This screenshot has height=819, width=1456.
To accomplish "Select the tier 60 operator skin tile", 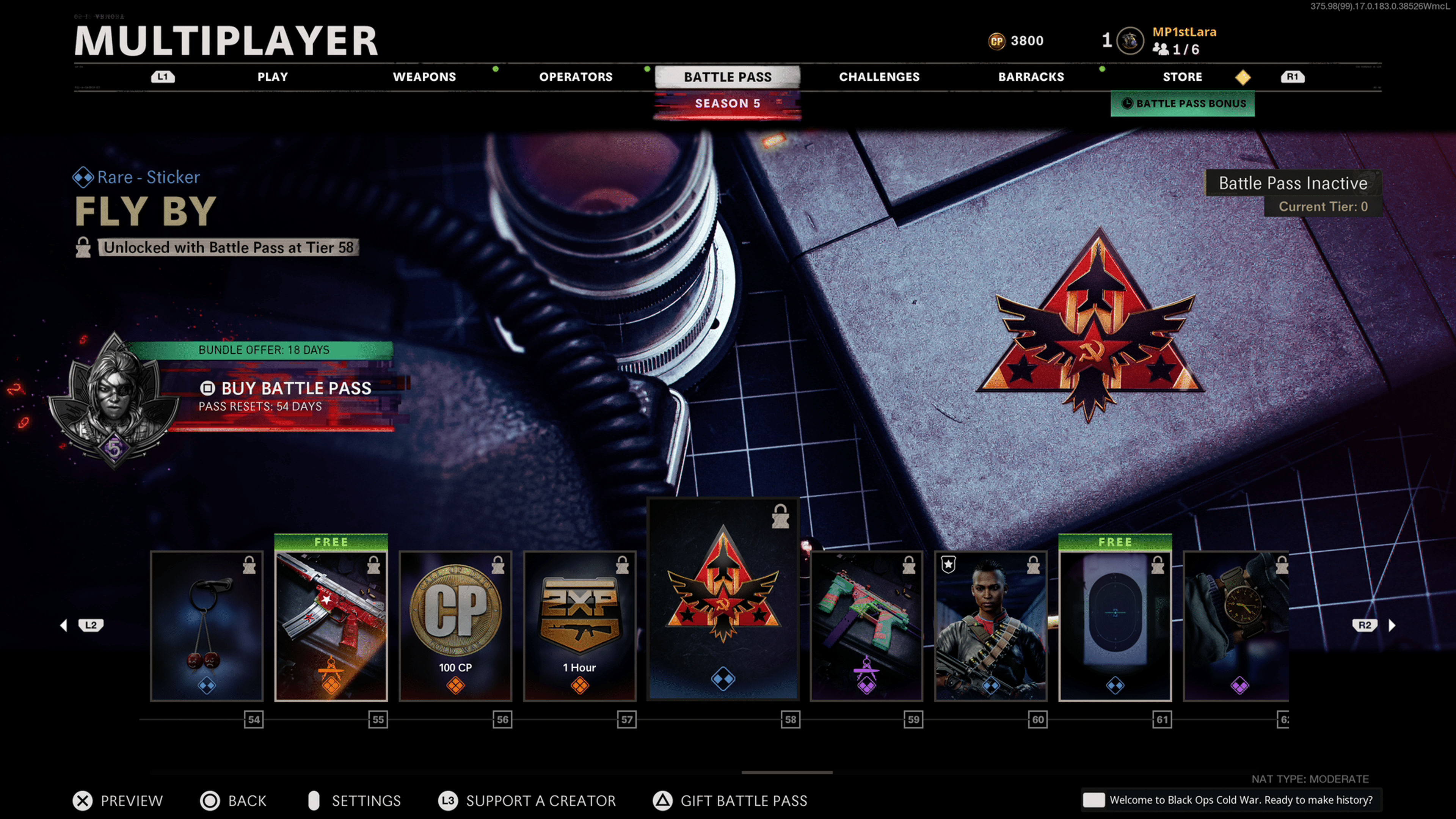I will point(991,626).
